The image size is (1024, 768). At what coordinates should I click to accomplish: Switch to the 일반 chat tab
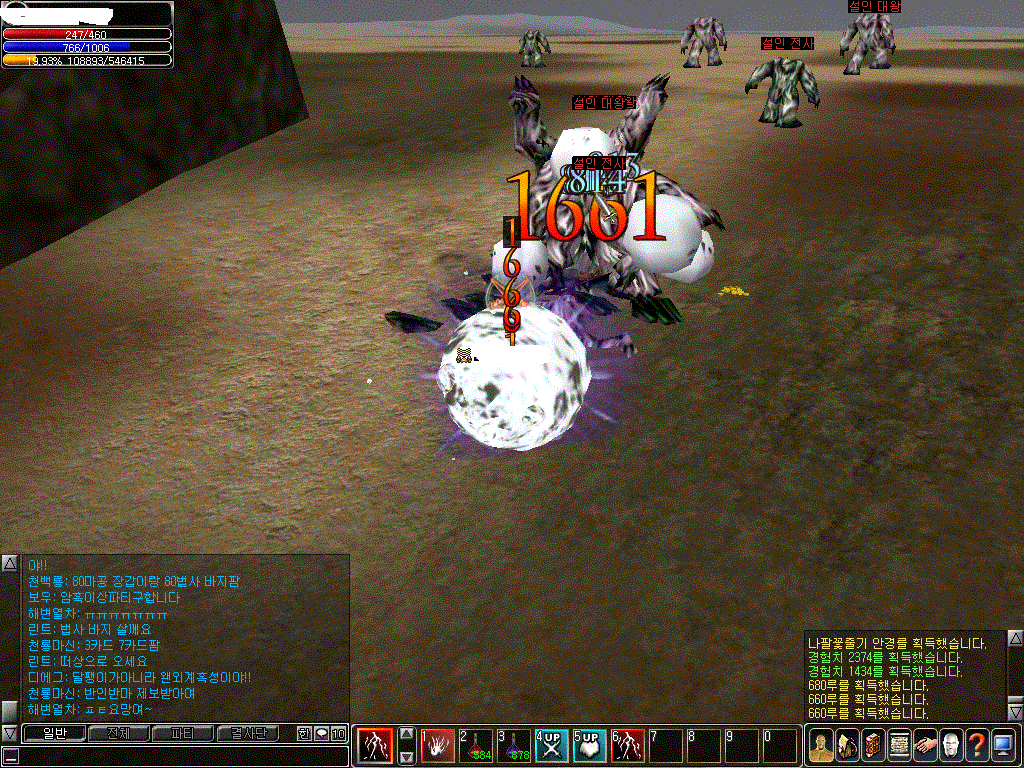point(54,734)
